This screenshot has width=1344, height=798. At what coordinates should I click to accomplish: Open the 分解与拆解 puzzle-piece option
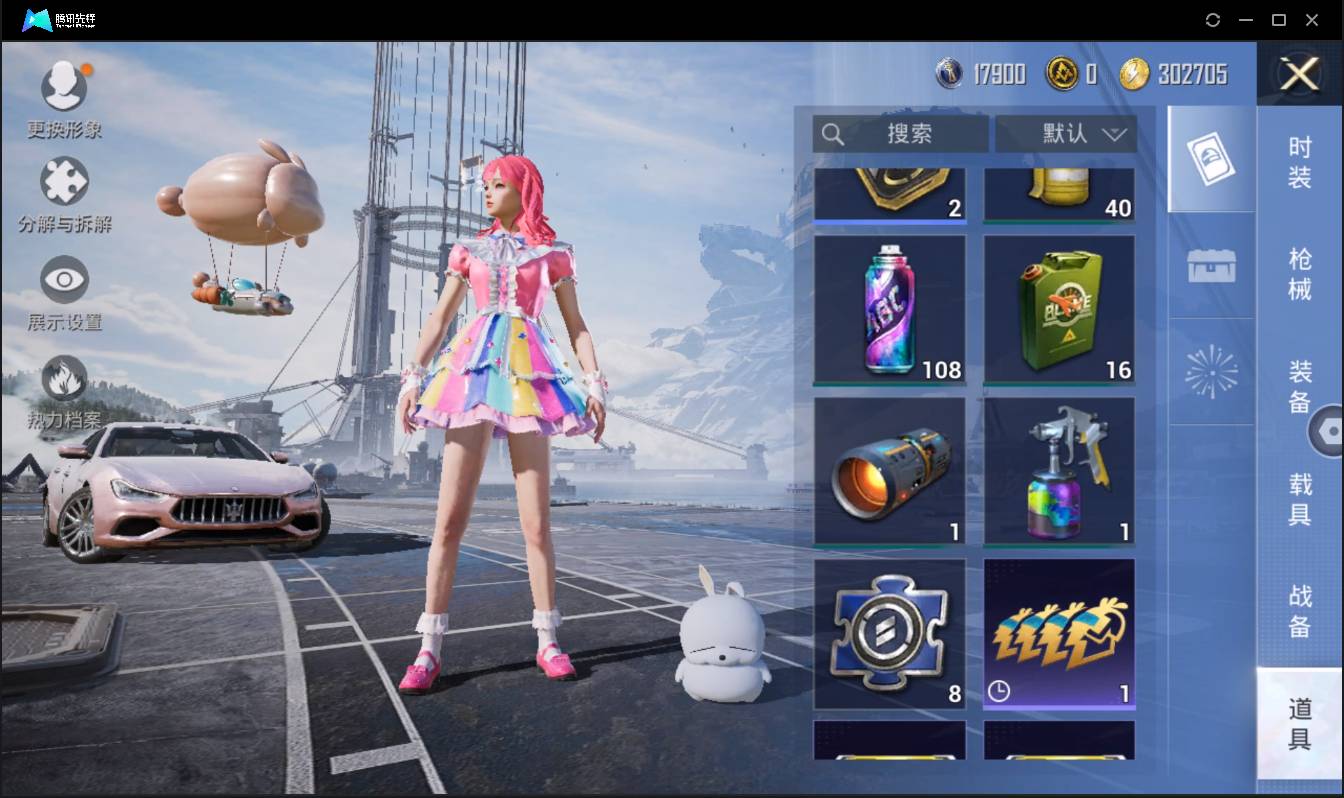tap(64, 183)
